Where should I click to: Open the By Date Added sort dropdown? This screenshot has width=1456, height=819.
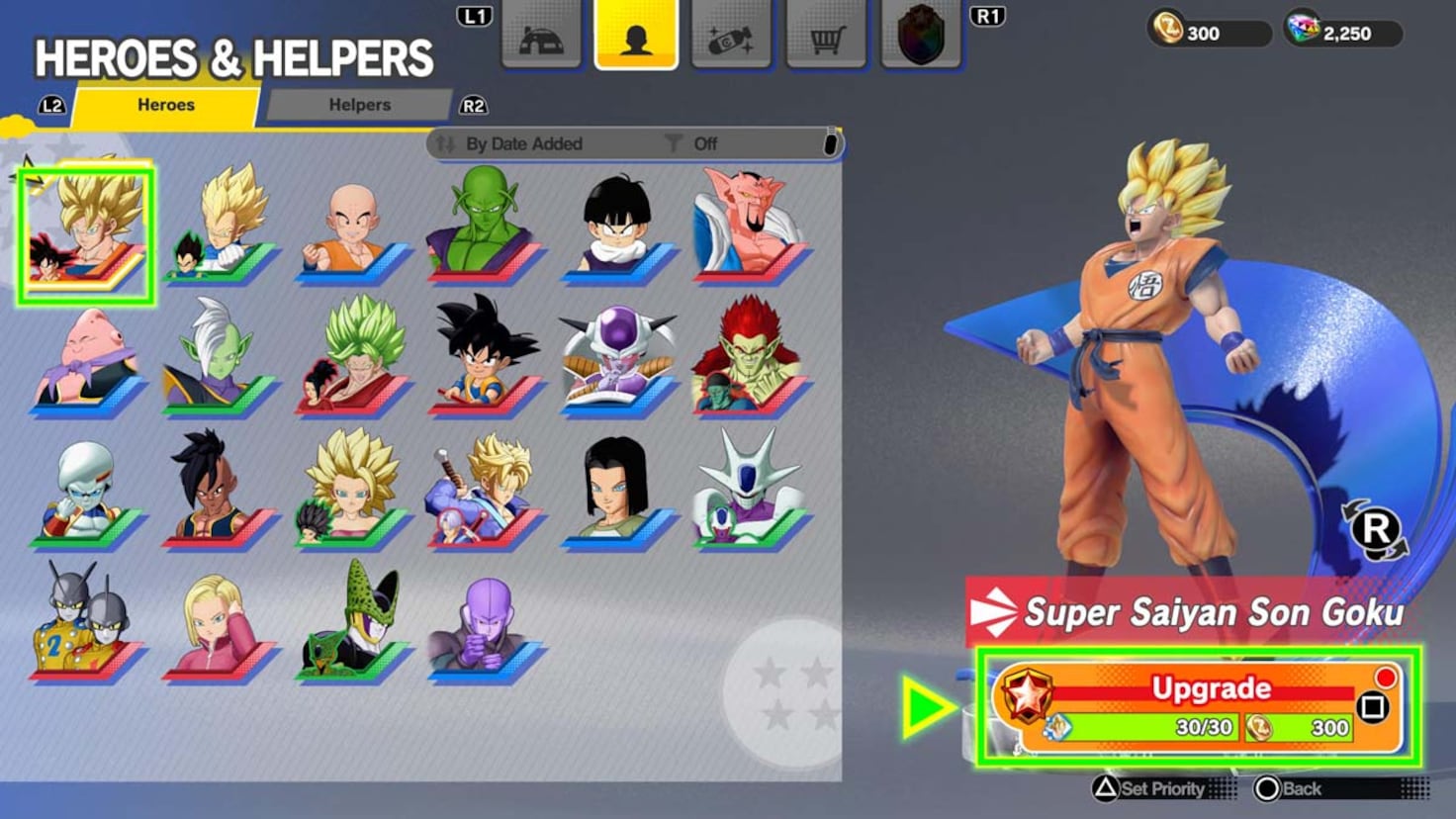[524, 143]
